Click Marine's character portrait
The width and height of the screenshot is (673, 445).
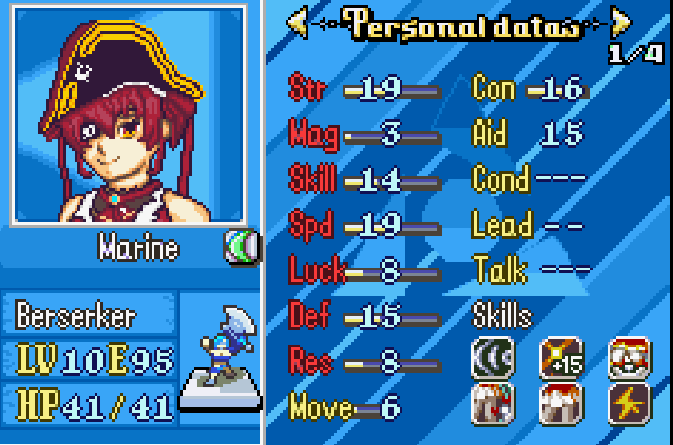tap(127, 114)
